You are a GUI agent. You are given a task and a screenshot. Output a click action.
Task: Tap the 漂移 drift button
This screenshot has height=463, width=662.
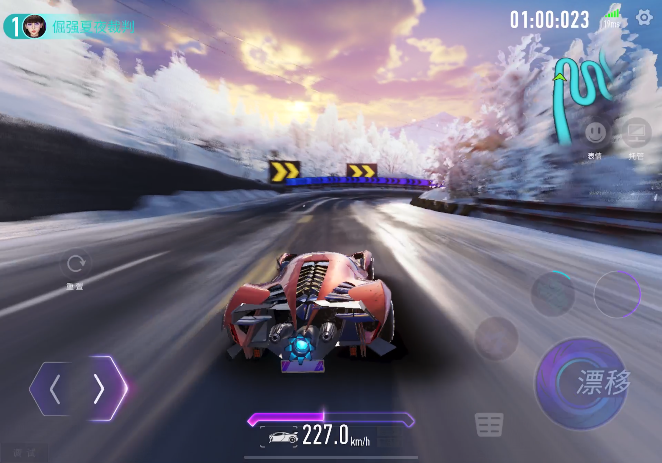pyautogui.click(x=581, y=382)
